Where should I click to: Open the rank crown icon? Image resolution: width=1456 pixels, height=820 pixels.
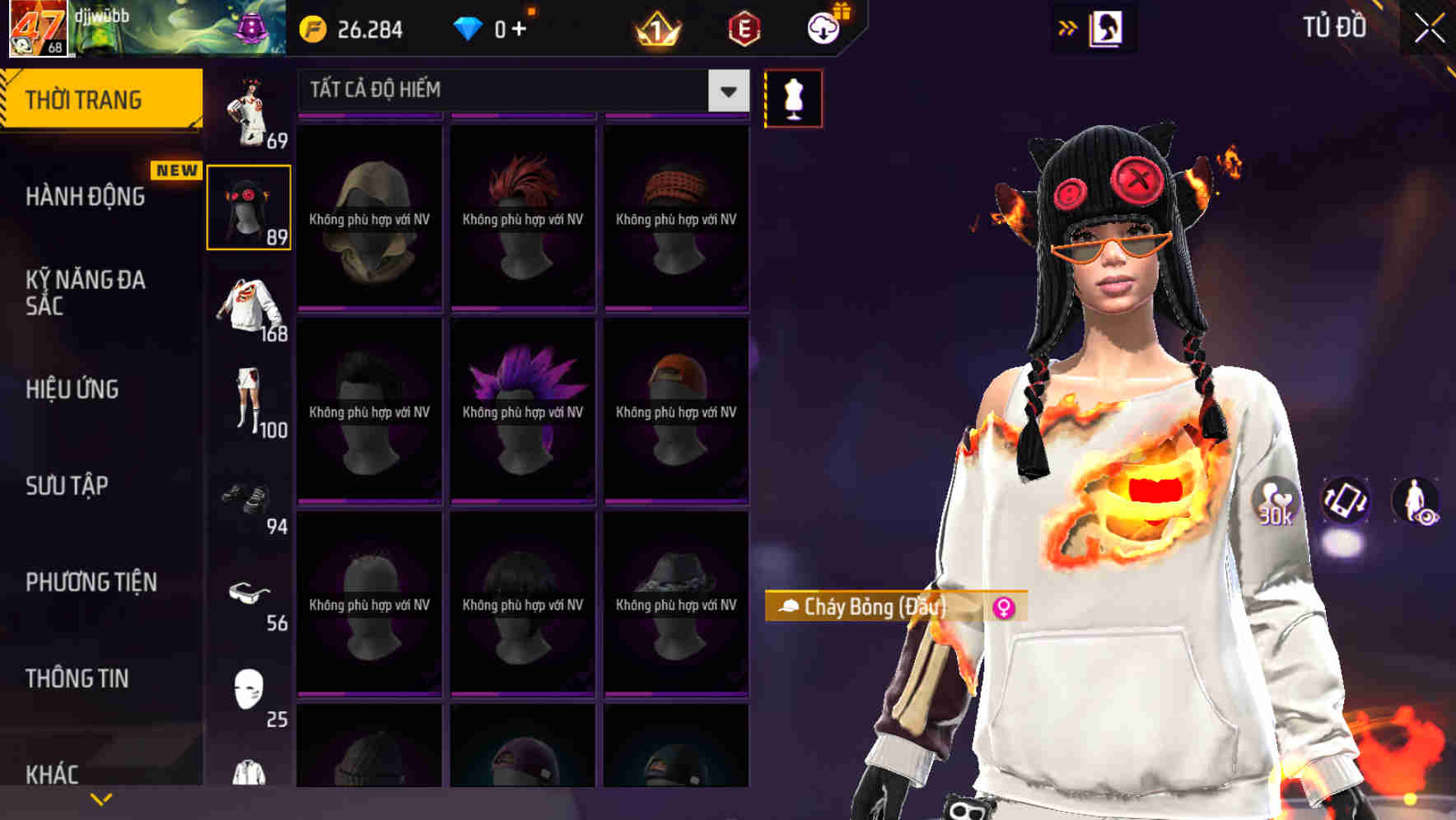coord(655,27)
